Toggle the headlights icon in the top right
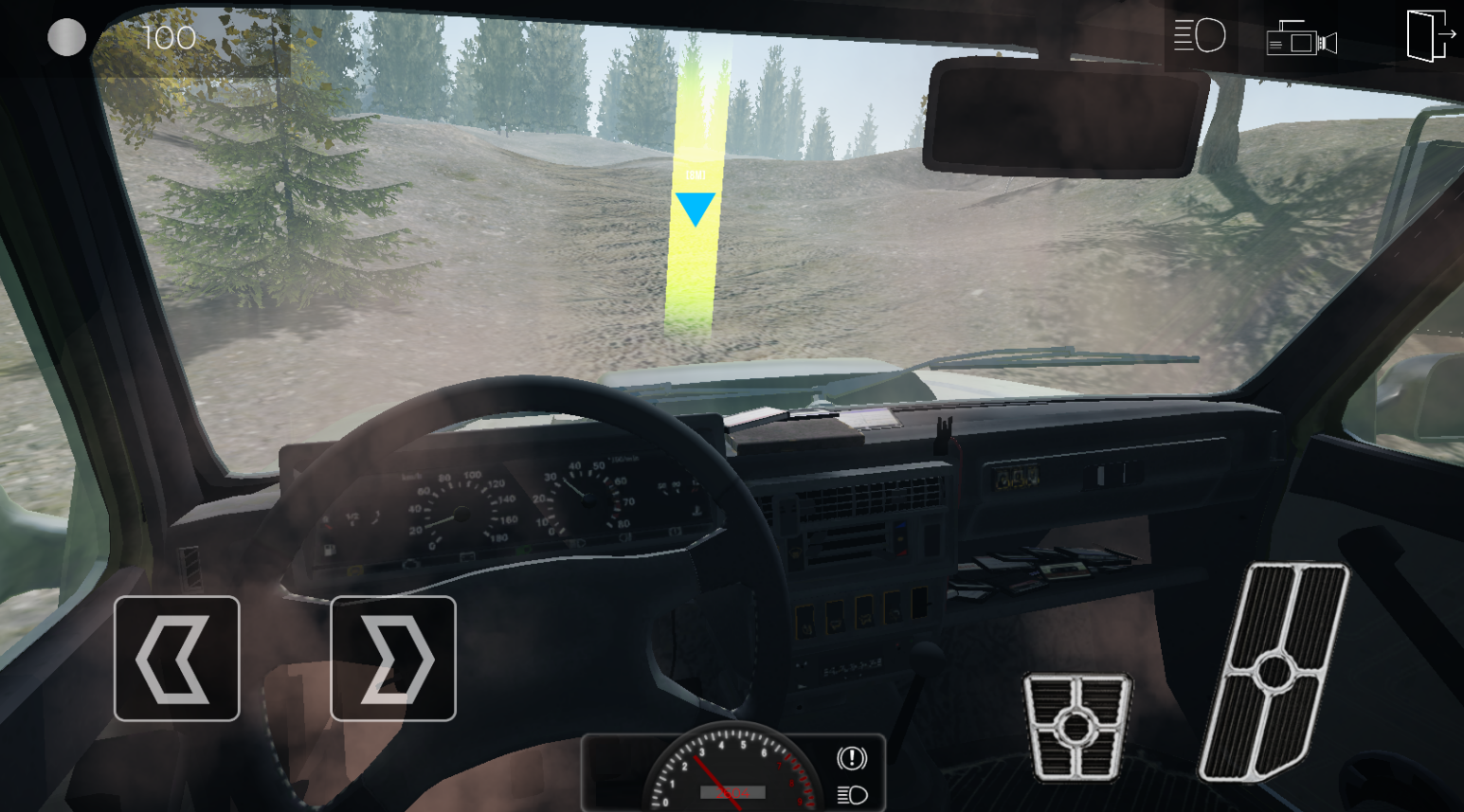This screenshot has width=1464, height=812. pyautogui.click(x=1200, y=34)
